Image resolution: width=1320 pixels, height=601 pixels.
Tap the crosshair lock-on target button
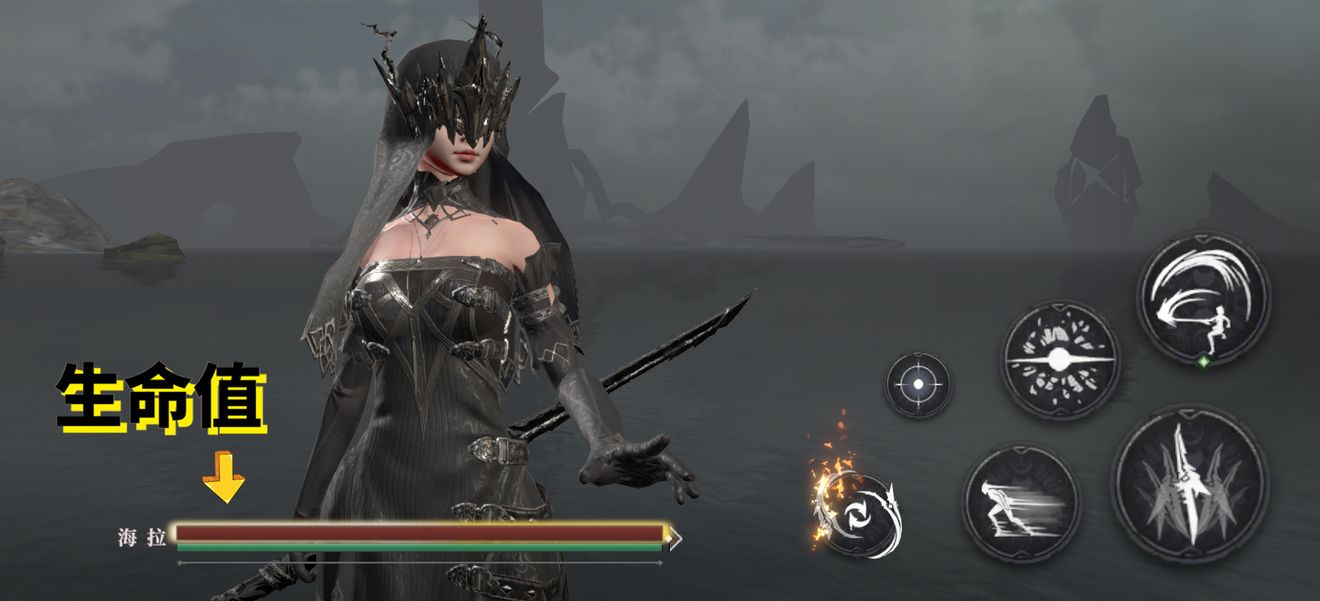tap(918, 385)
